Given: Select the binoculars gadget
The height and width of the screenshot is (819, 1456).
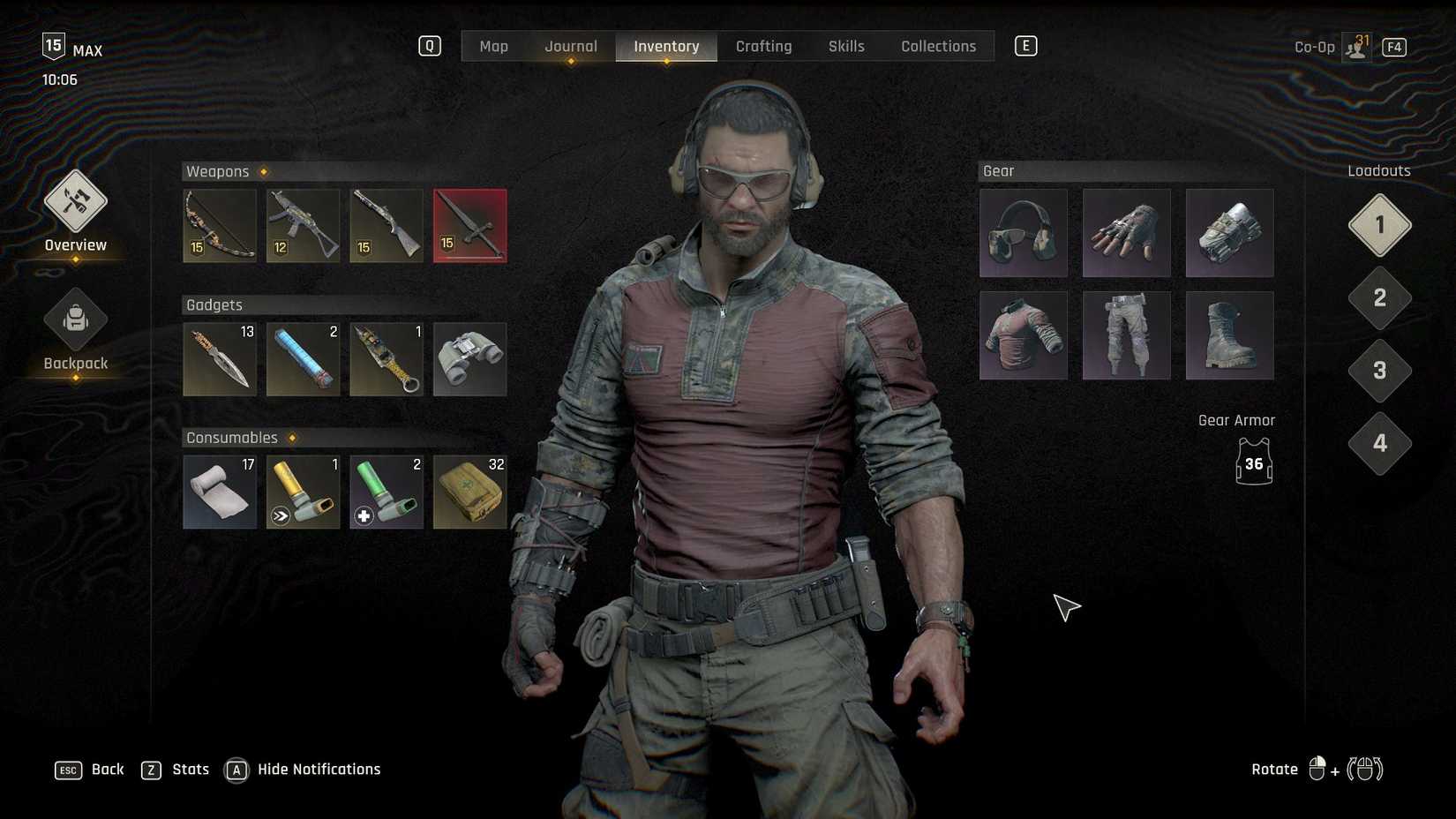Looking at the screenshot, I should point(469,359).
